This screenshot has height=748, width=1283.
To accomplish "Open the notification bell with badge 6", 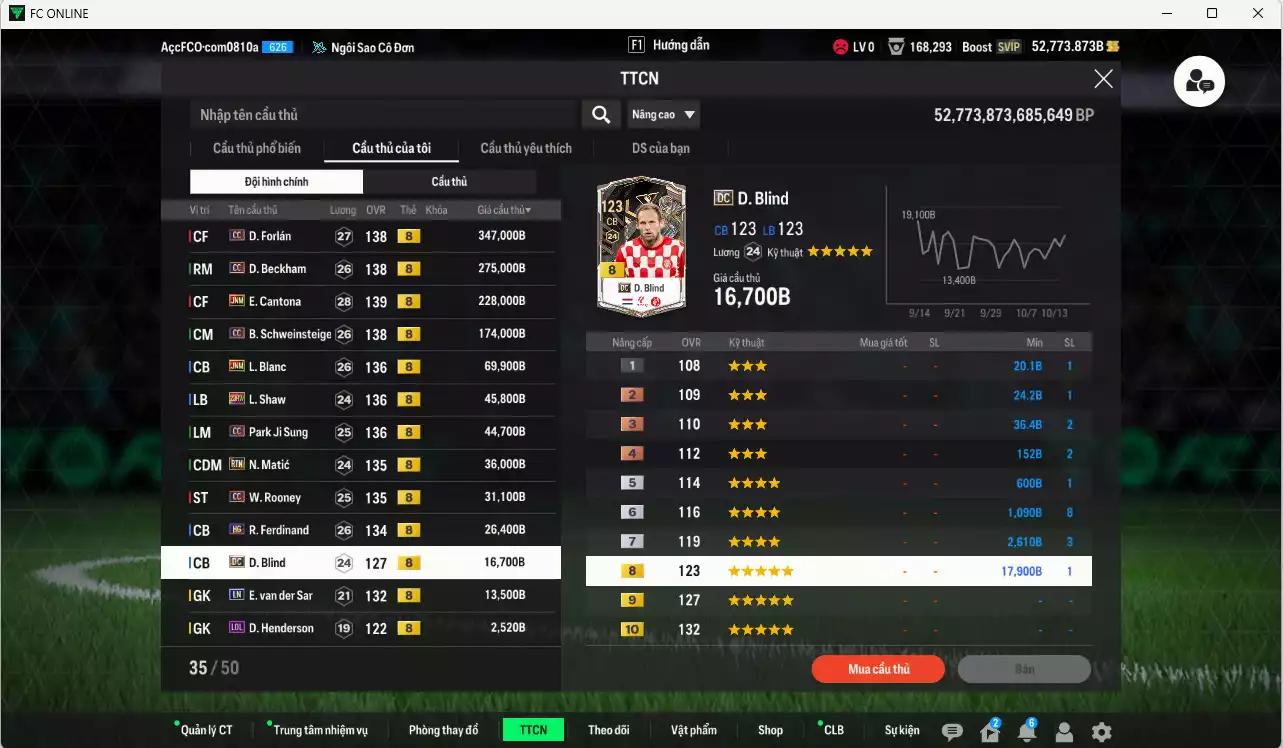I will click(x=1027, y=732).
